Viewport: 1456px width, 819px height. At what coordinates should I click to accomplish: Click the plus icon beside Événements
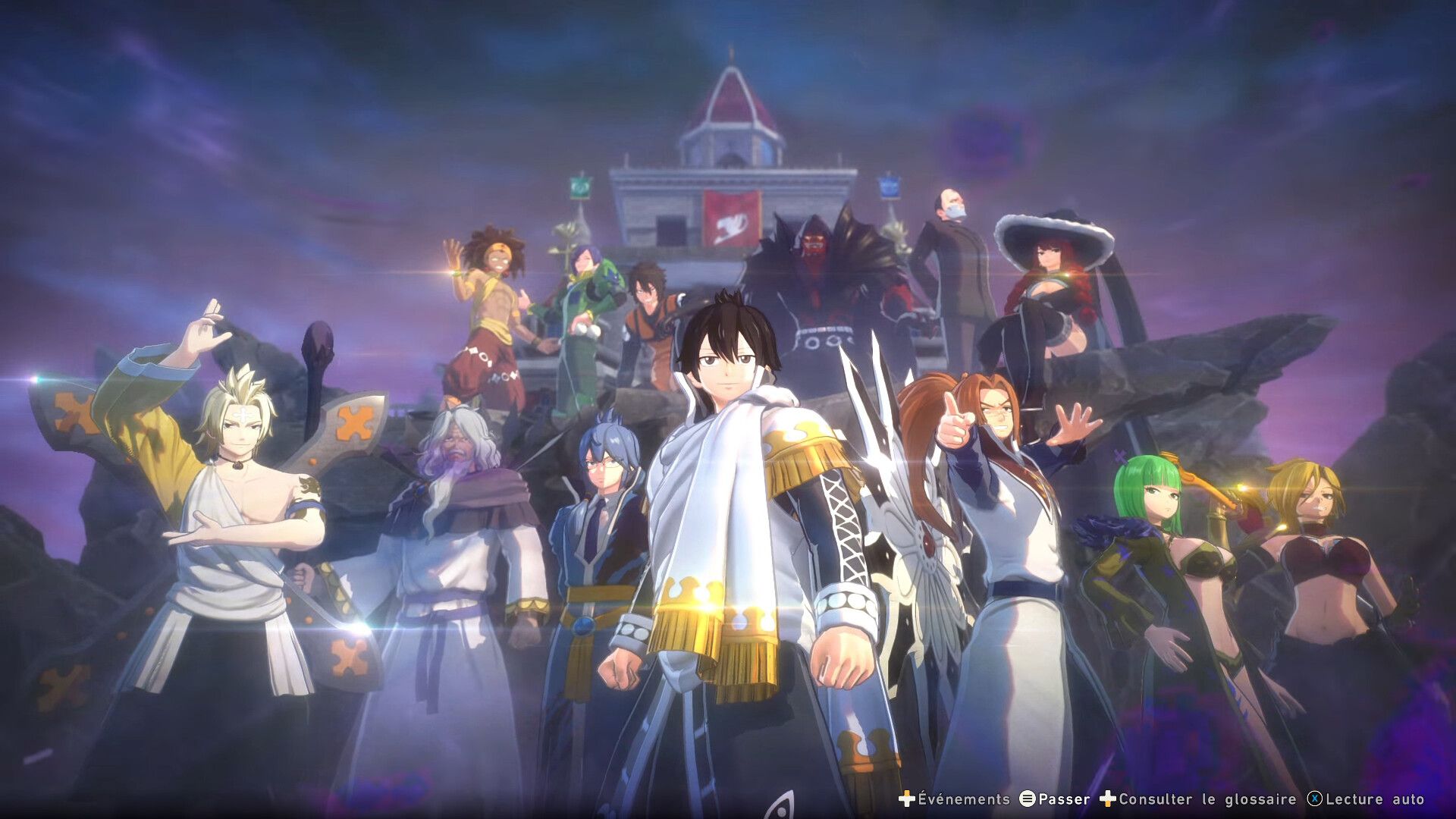click(907, 799)
